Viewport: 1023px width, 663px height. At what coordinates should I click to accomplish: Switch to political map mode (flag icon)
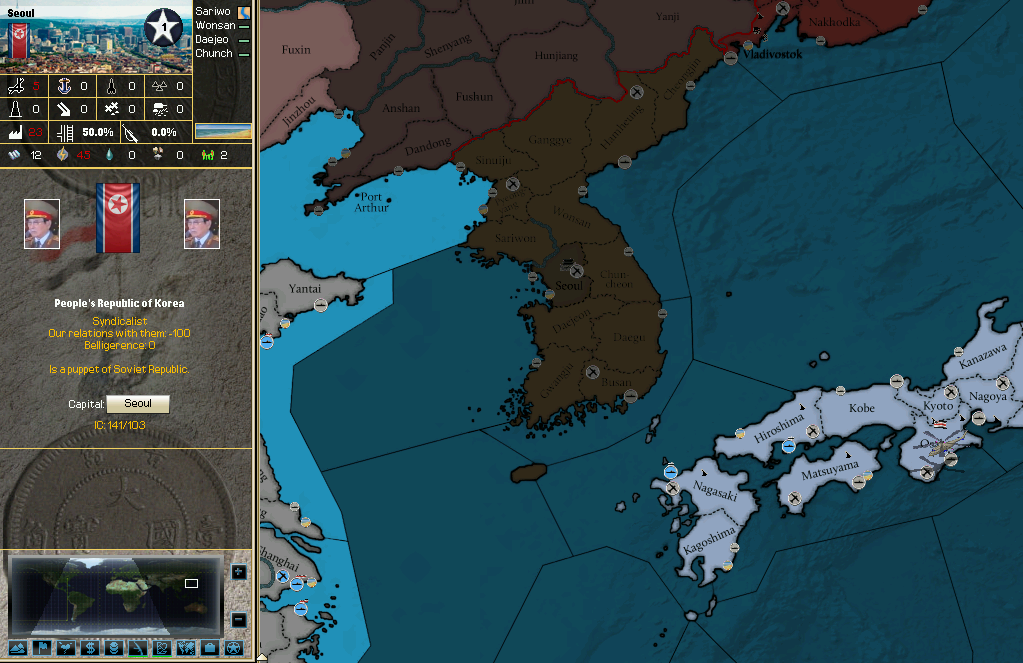tap(41, 648)
